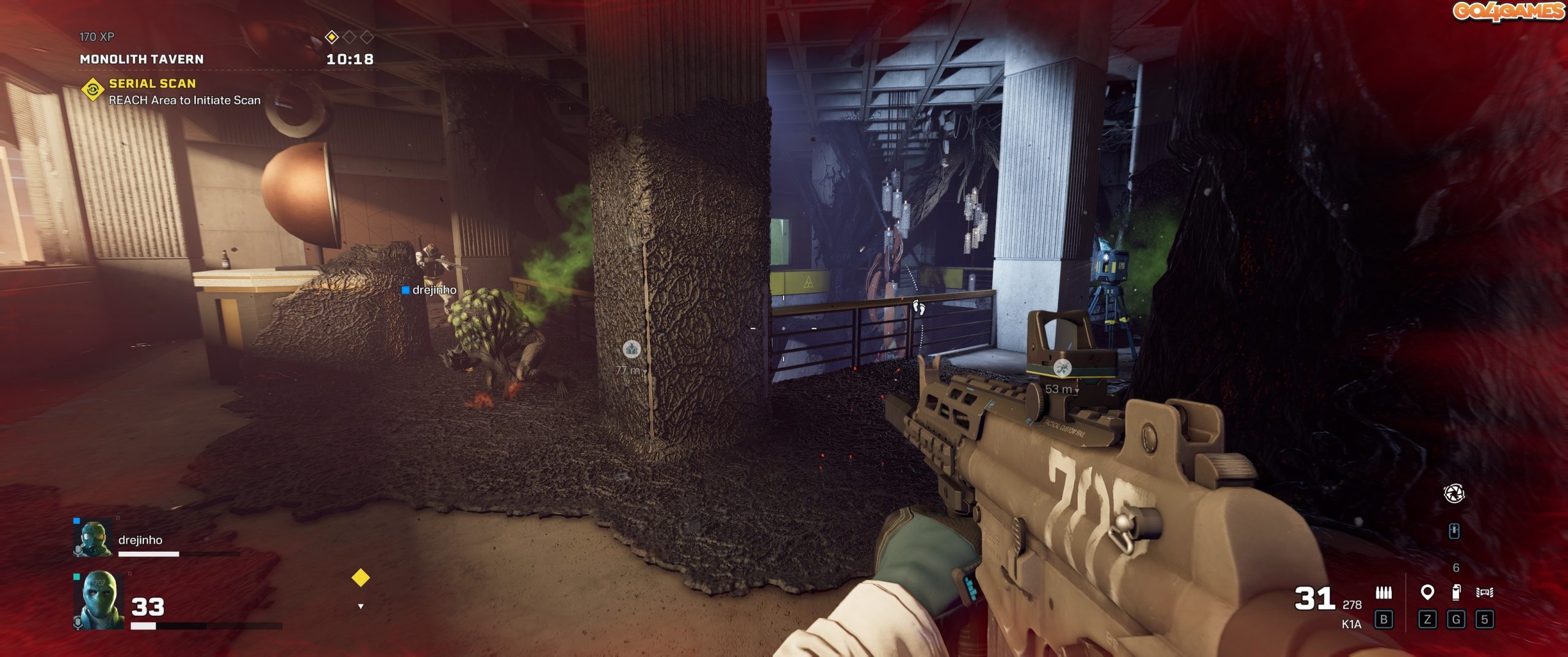Activate the camera shutter ability icon
The height and width of the screenshot is (657, 1568).
tap(1453, 493)
